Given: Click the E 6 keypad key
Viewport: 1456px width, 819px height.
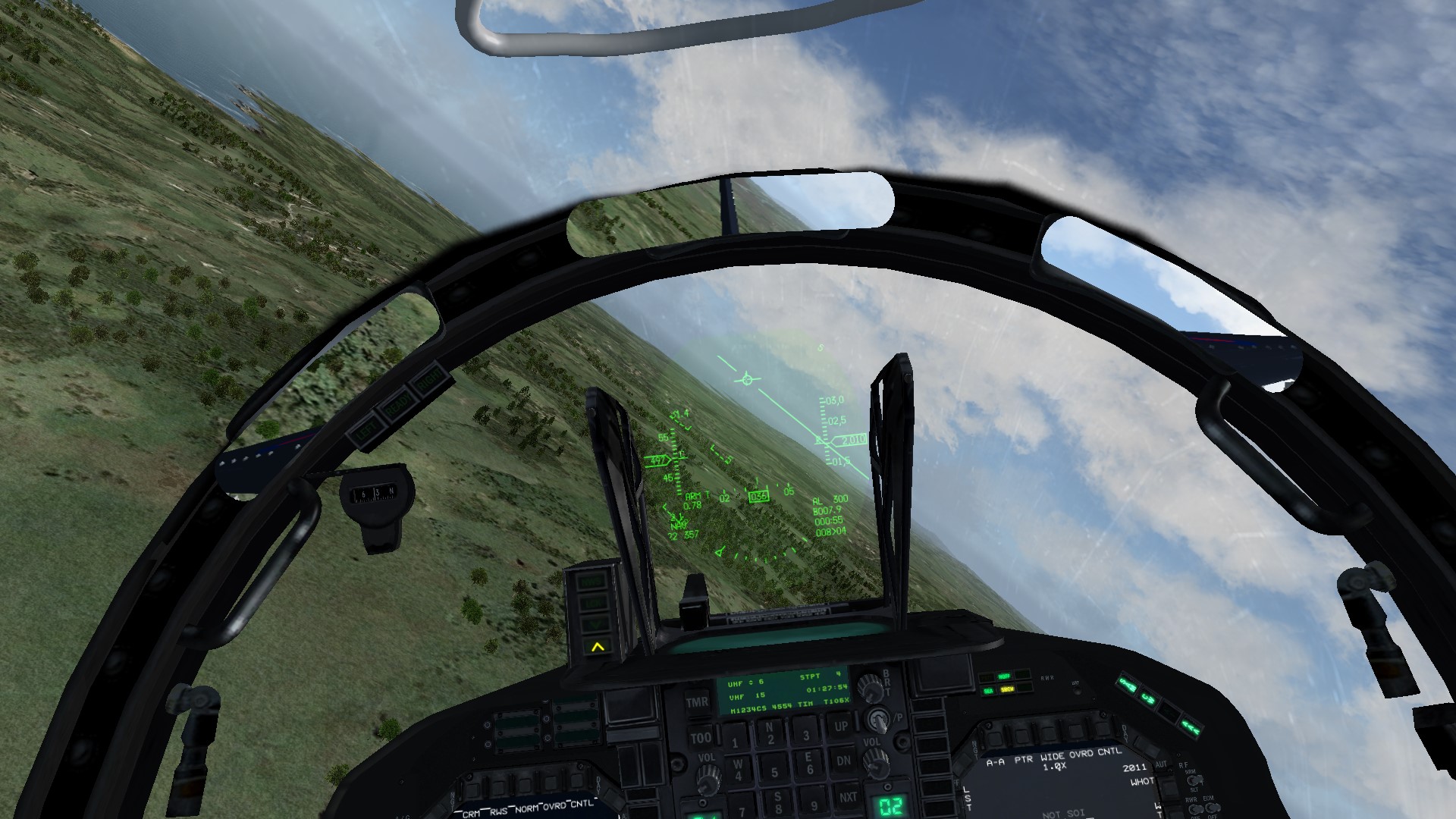Looking at the screenshot, I should pyautogui.click(x=808, y=764).
